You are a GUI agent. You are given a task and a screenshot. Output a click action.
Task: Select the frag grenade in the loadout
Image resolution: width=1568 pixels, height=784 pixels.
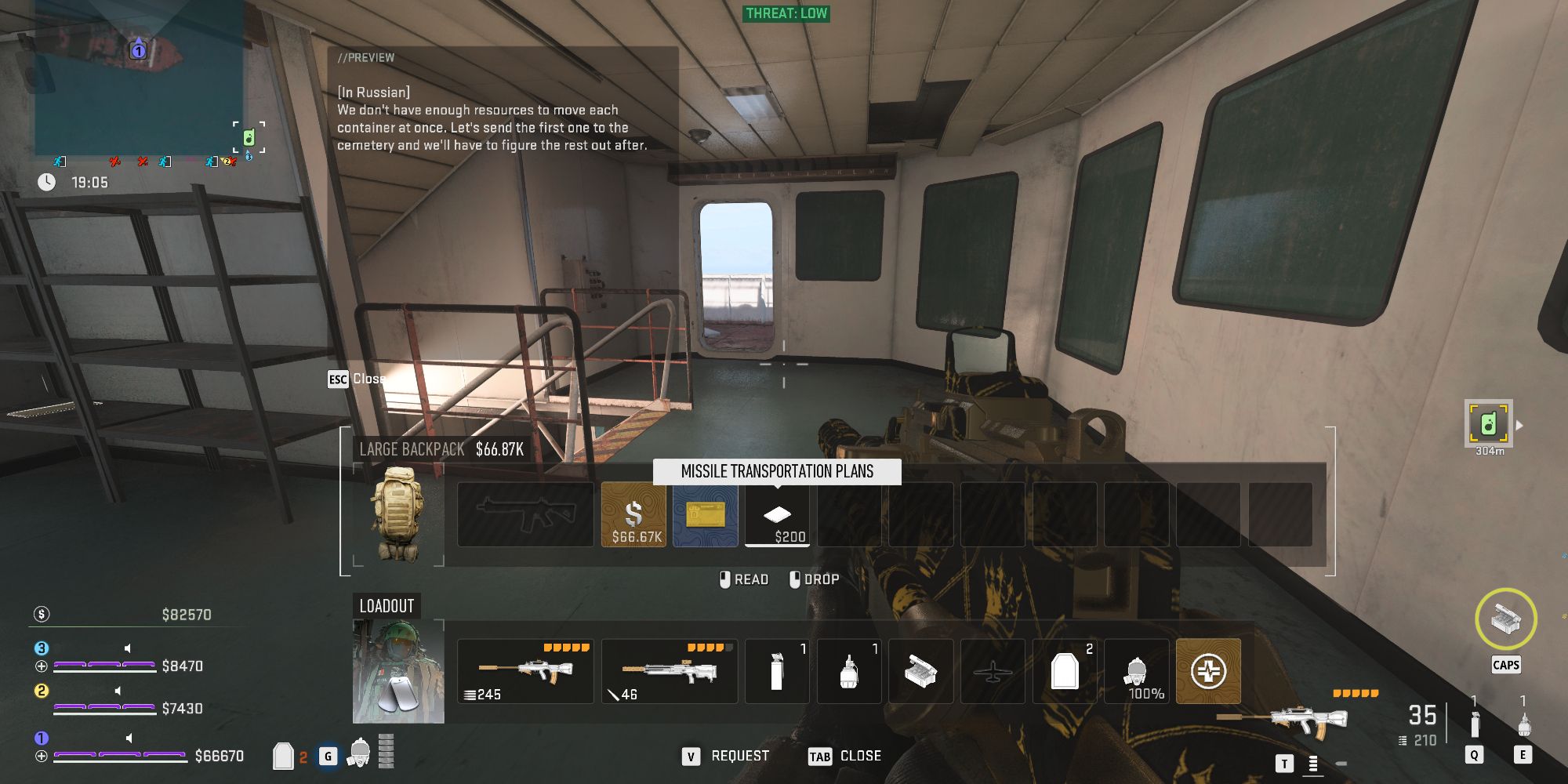point(849,671)
